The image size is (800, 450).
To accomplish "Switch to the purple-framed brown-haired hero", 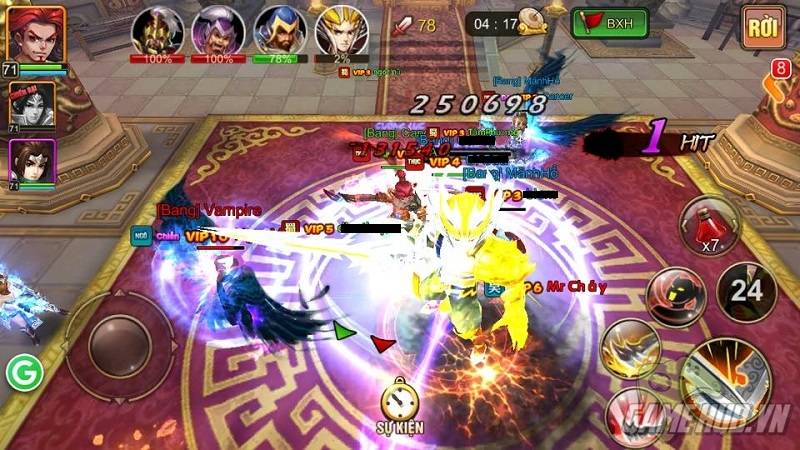I will coord(32,162).
